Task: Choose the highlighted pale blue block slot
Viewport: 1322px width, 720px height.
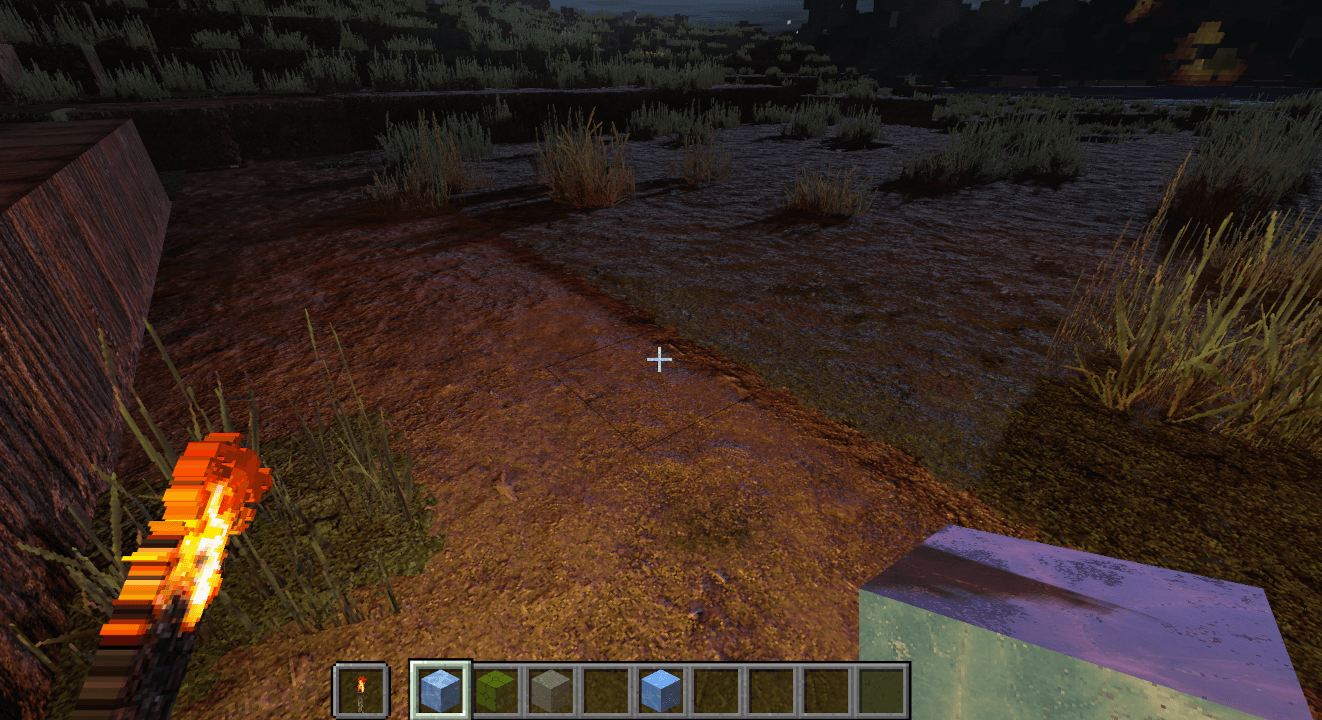Action: click(440, 690)
